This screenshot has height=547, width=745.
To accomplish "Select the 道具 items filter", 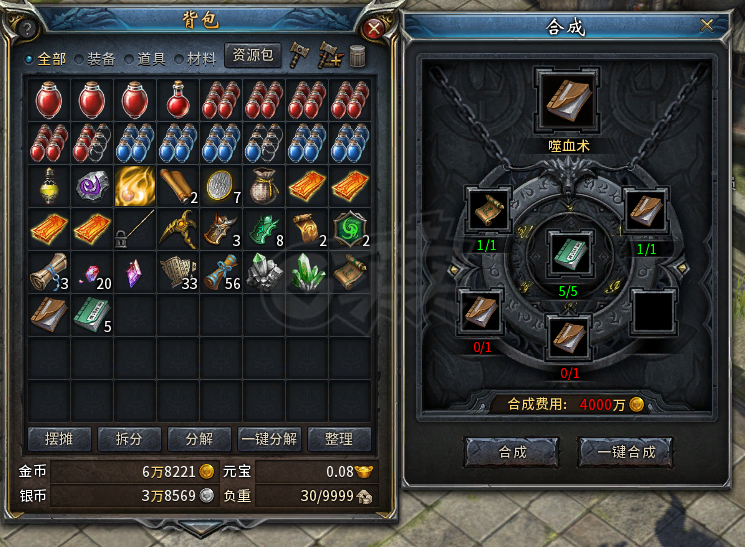I will point(147,58).
